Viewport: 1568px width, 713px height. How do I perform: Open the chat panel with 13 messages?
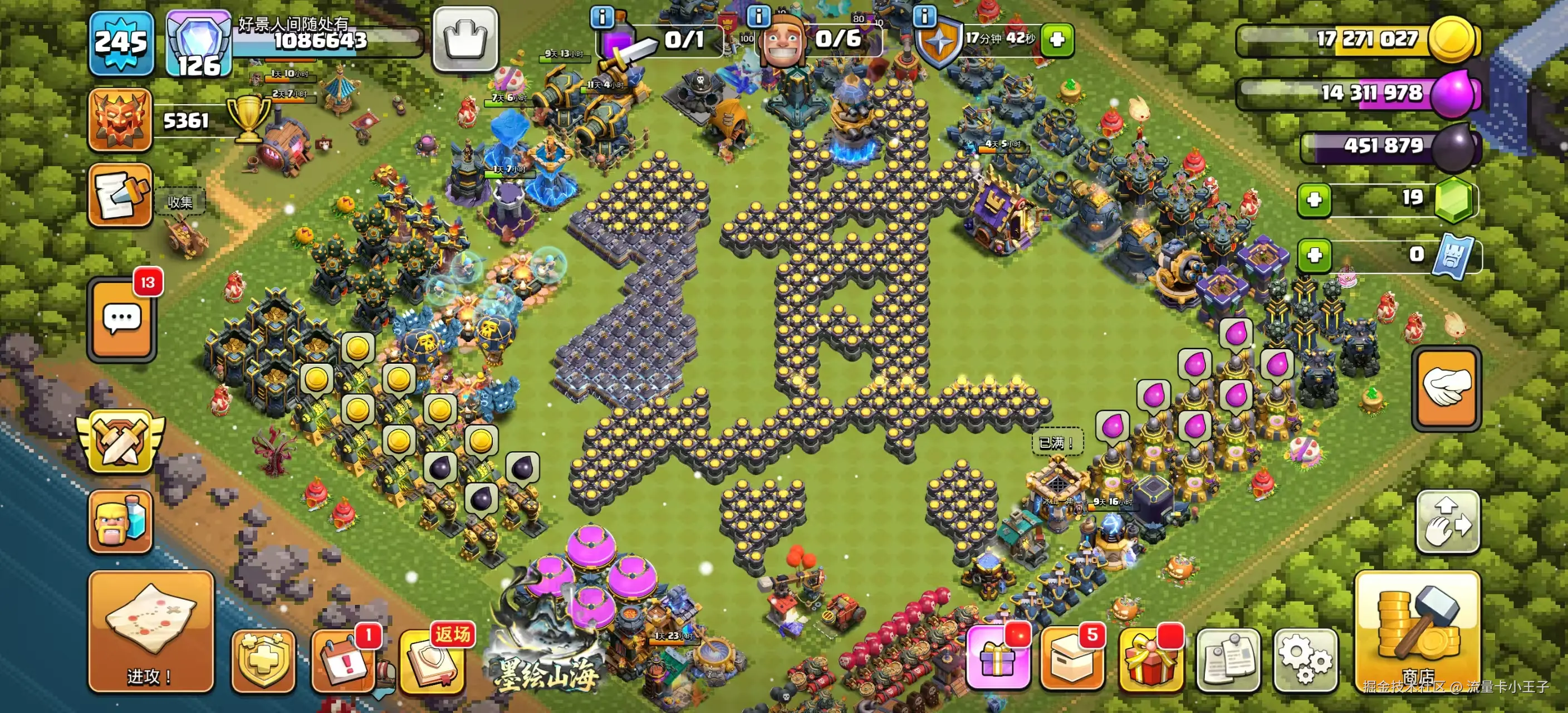coord(122,319)
